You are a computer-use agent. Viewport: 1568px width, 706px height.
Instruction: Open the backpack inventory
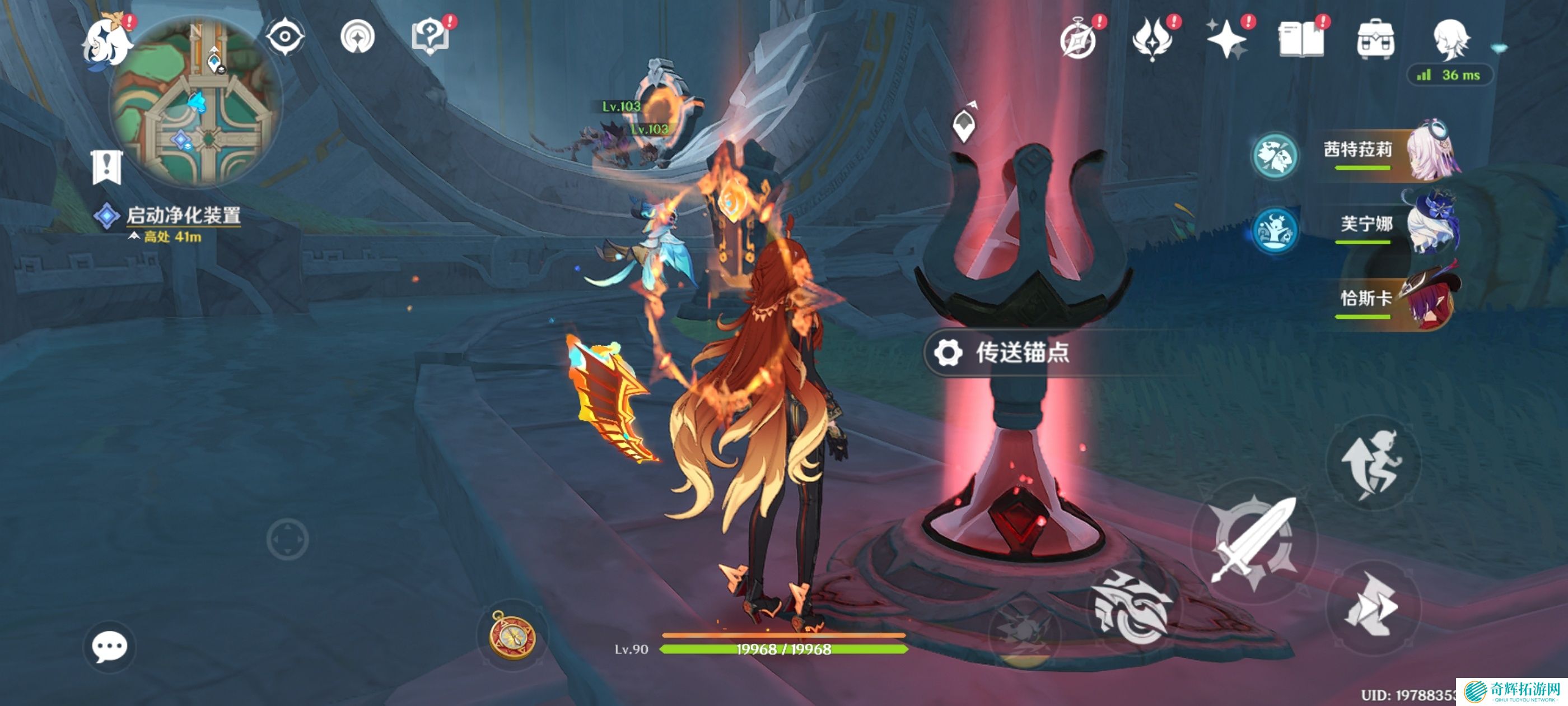1375,40
